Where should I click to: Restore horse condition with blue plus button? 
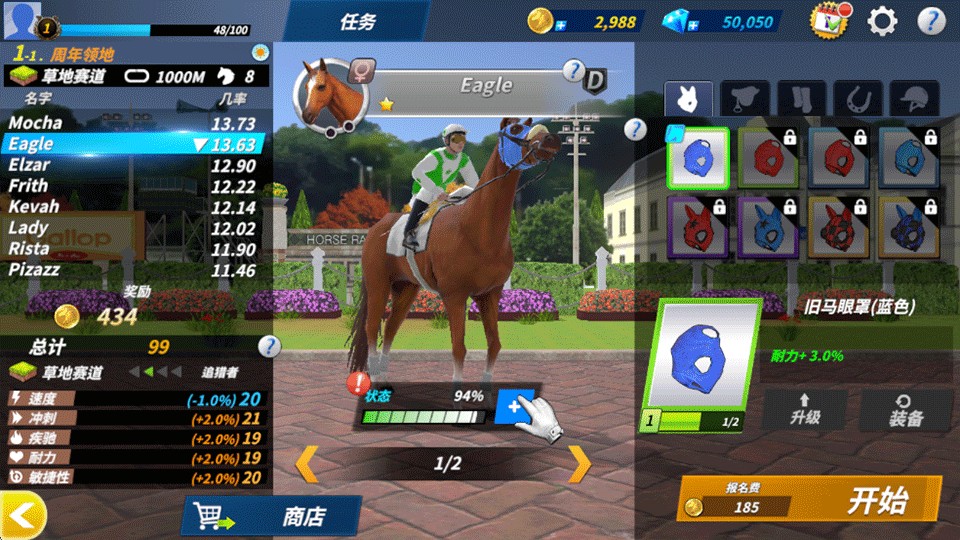[514, 406]
